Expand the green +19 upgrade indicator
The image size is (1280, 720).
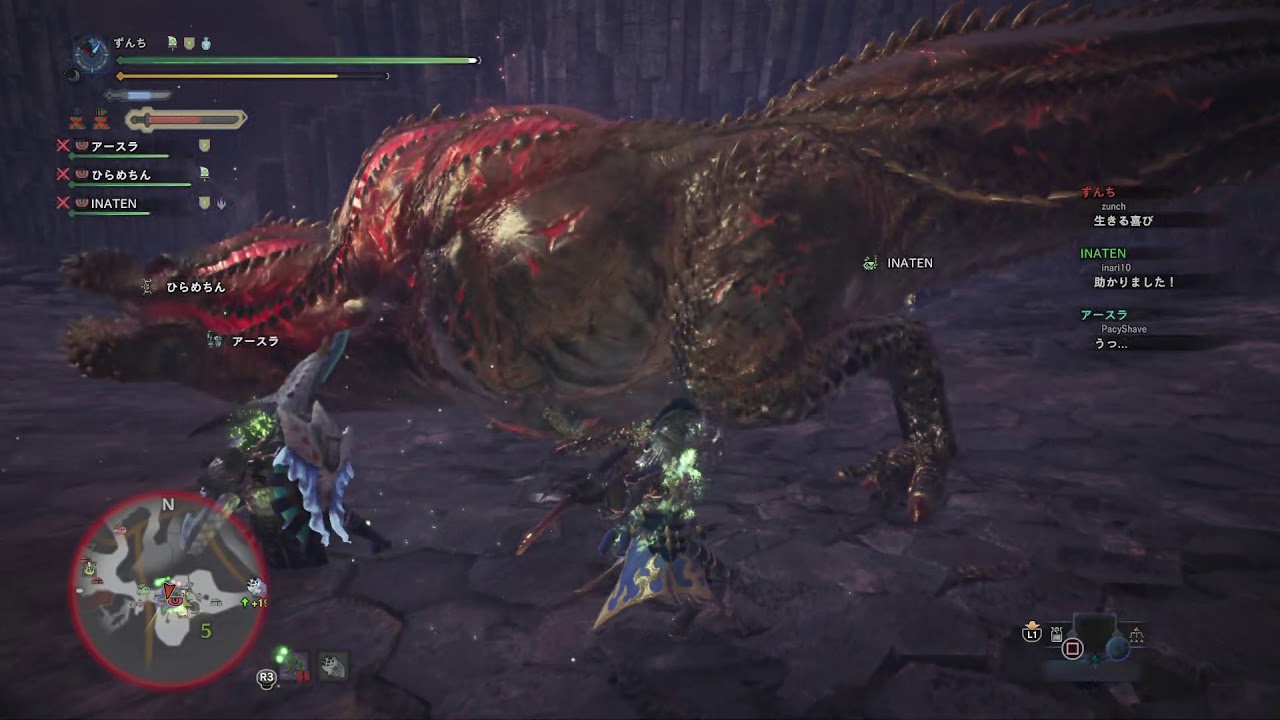(x=253, y=602)
